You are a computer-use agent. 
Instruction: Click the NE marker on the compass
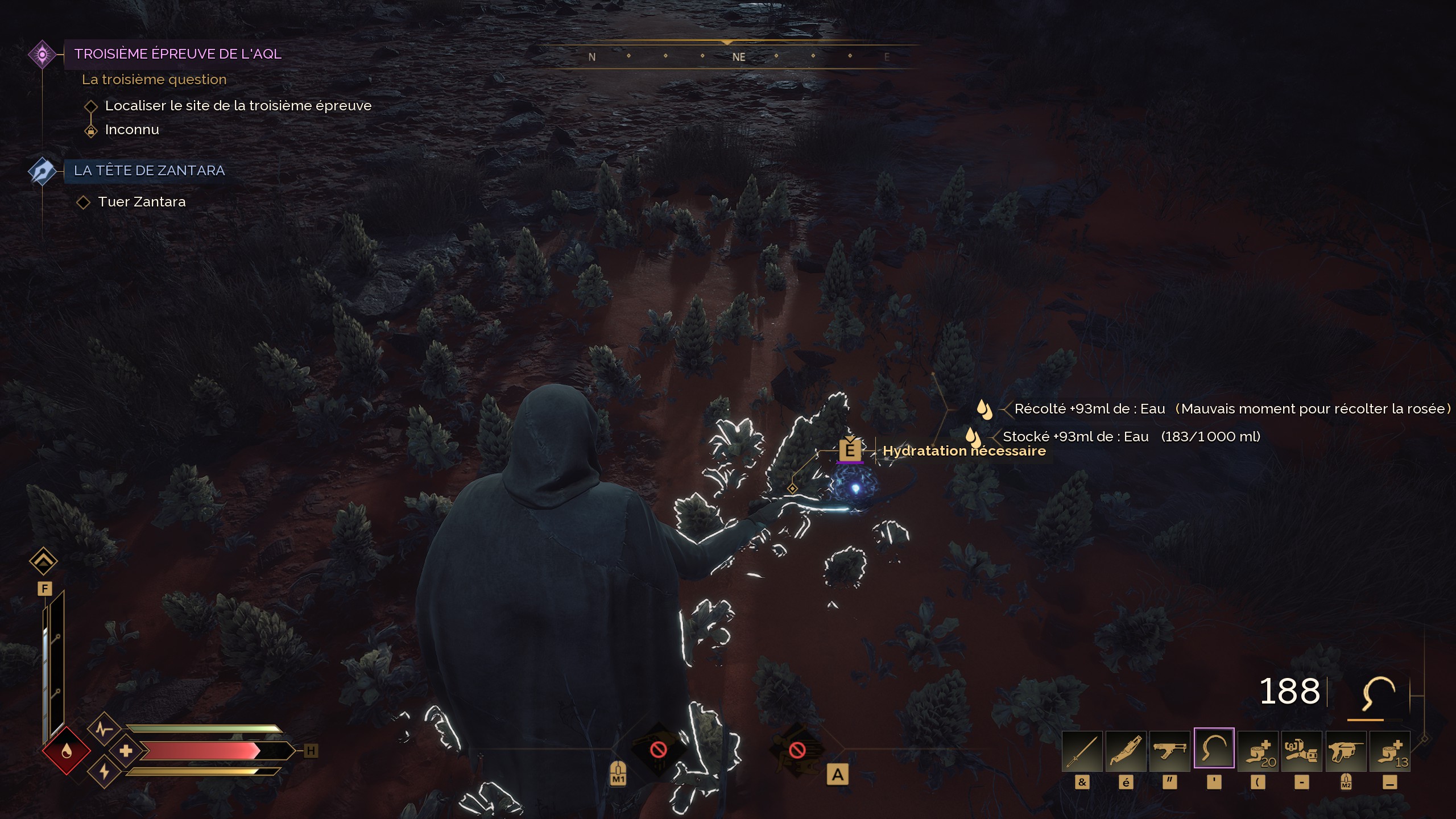pyautogui.click(x=738, y=57)
